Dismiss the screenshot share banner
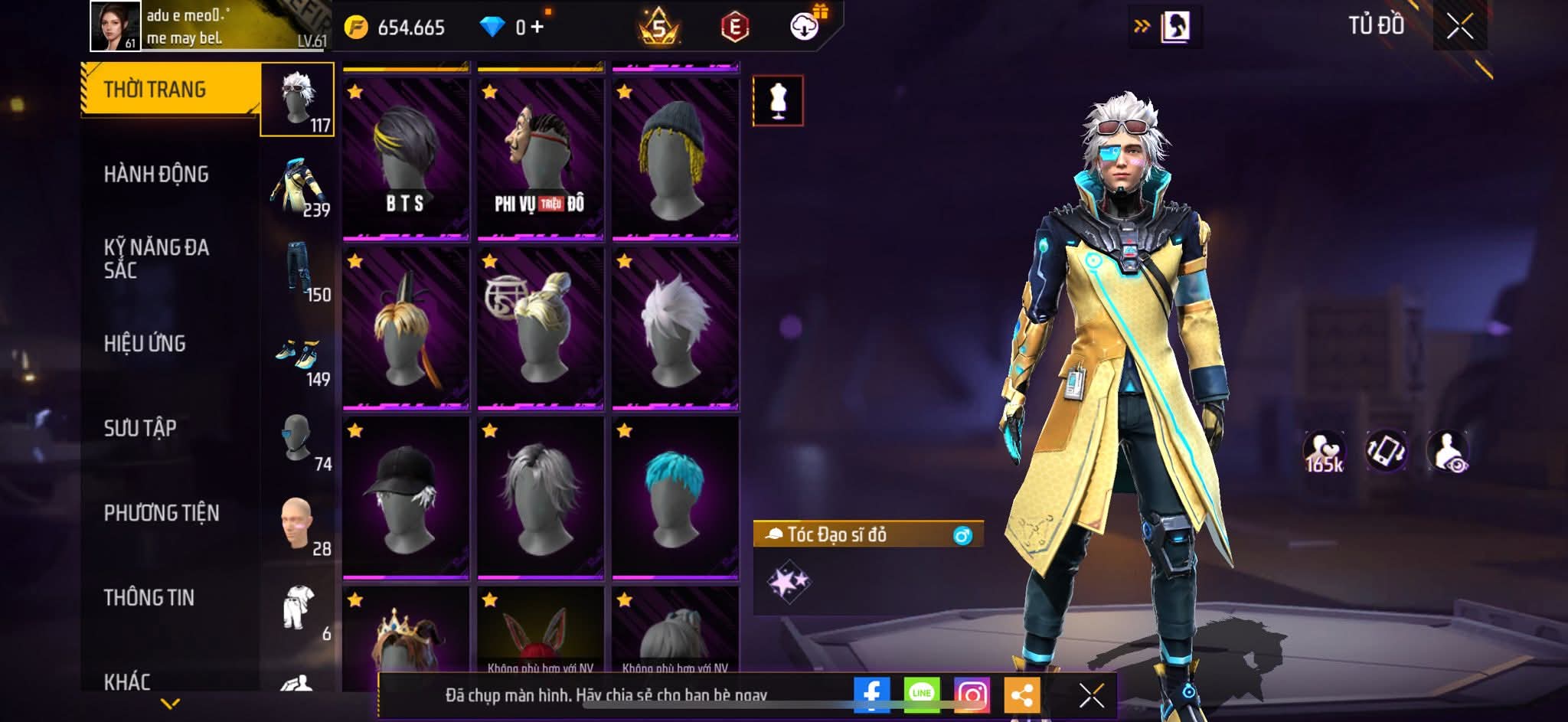The image size is (1568, 722). click(x=1091, y=695)
